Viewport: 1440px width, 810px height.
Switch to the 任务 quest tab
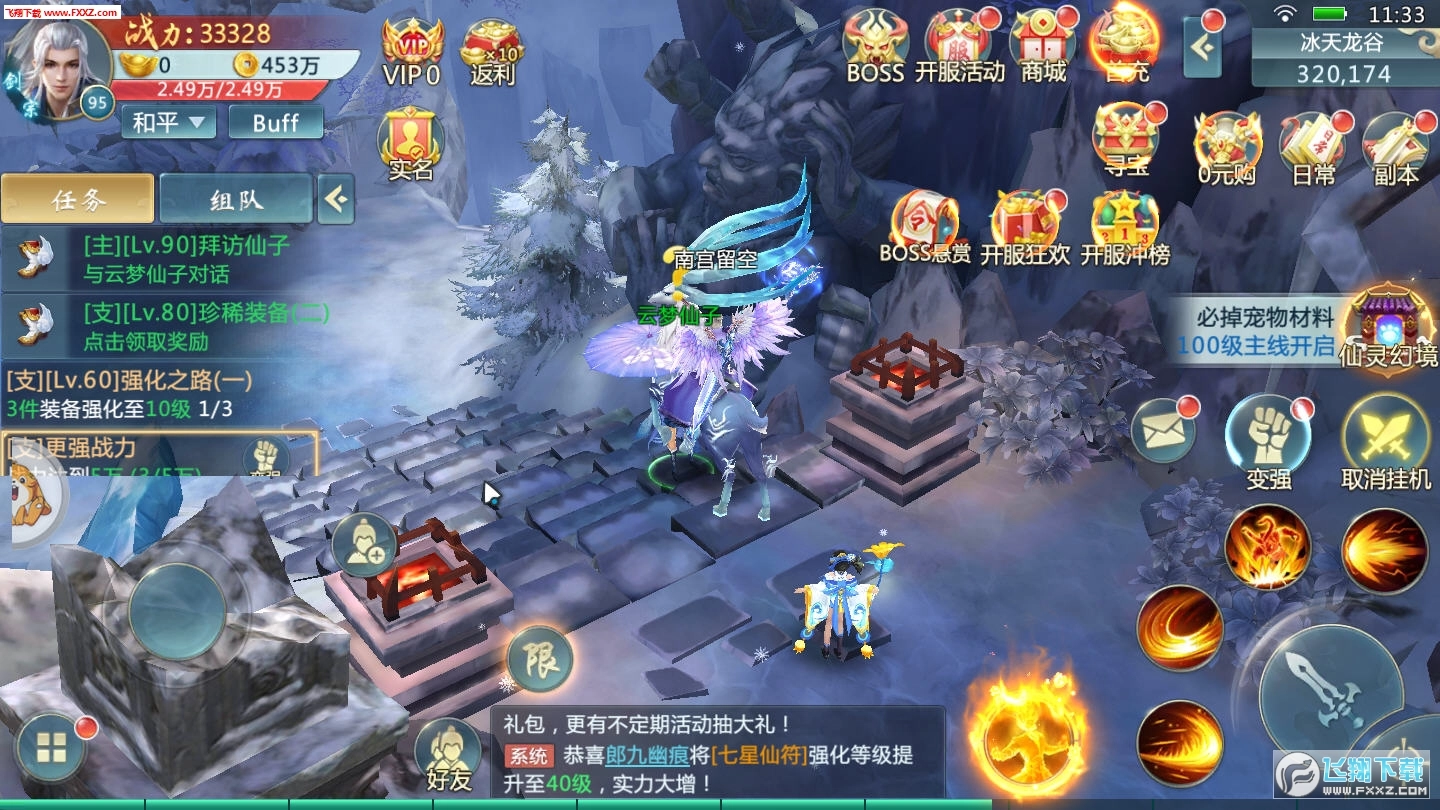[78, 199]
